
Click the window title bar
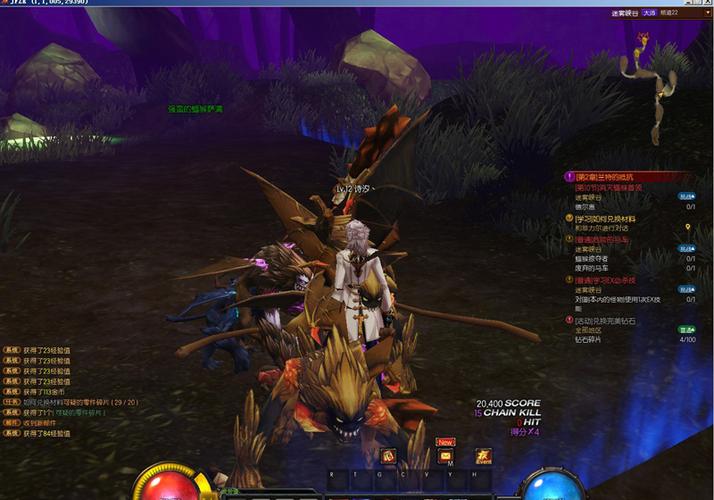pos(300,4)
